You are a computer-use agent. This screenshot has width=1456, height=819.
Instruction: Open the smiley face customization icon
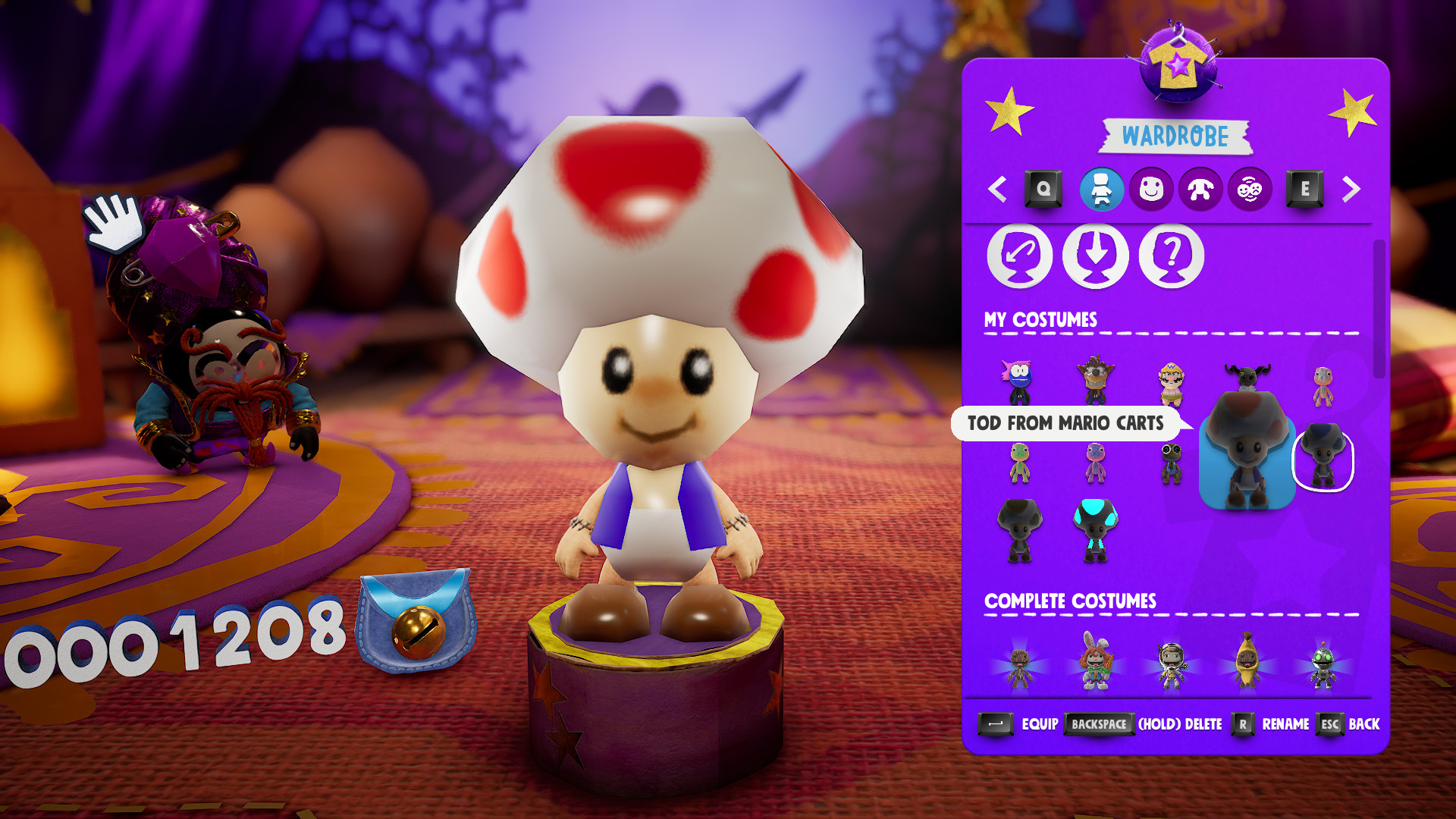(1151, 190)
